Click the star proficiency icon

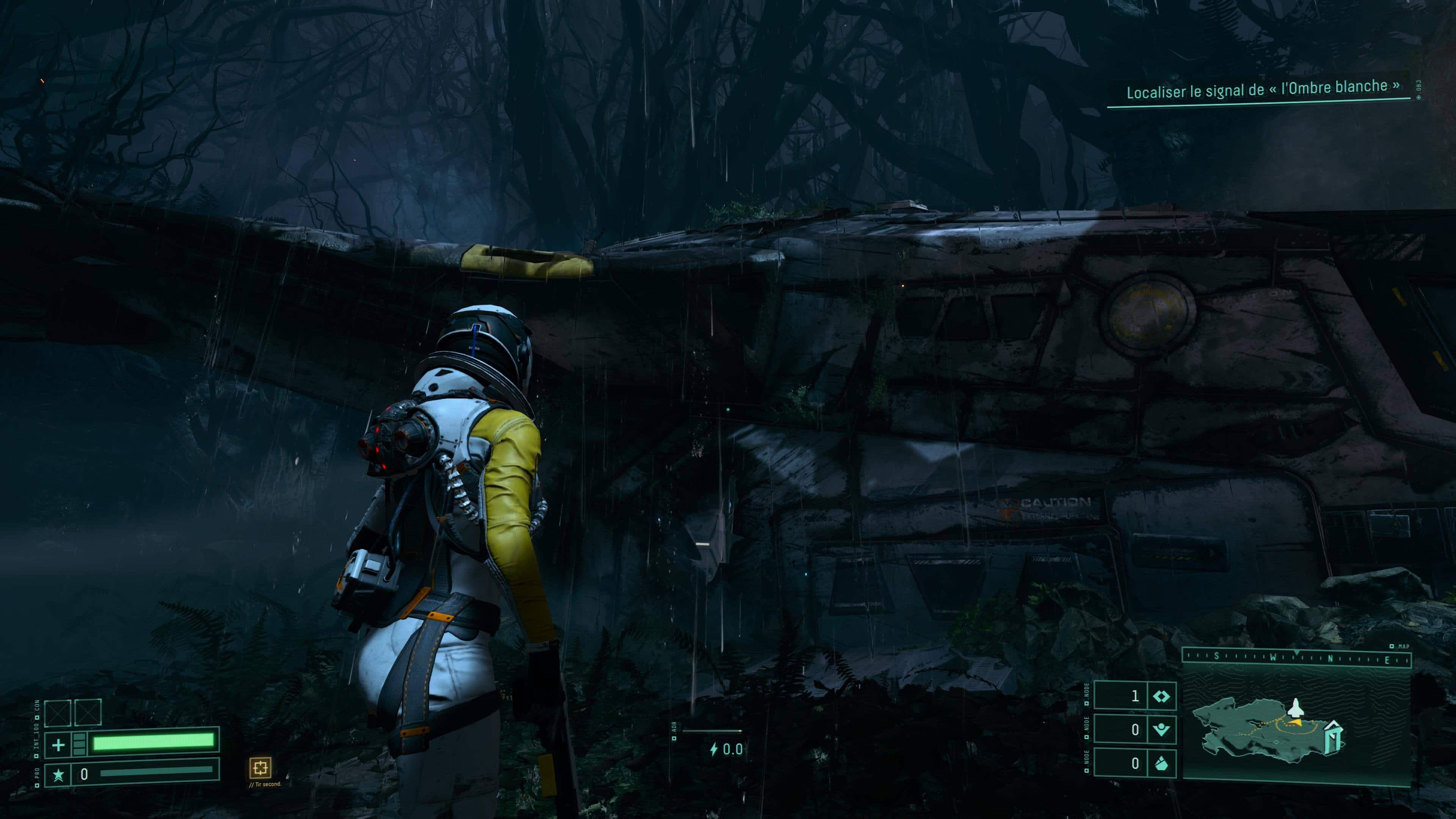click(58, 774)
